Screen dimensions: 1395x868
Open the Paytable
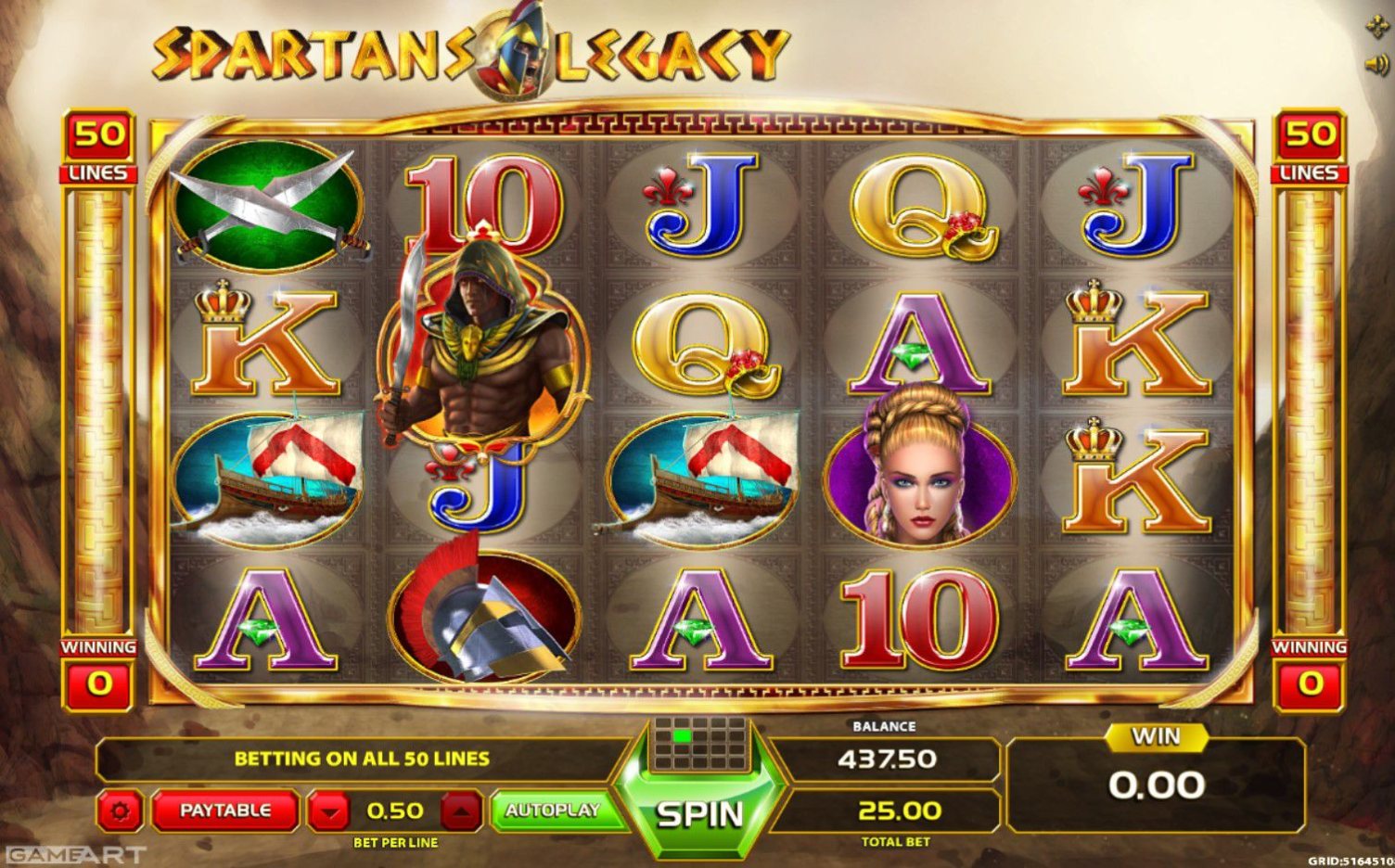pos(225,811)
